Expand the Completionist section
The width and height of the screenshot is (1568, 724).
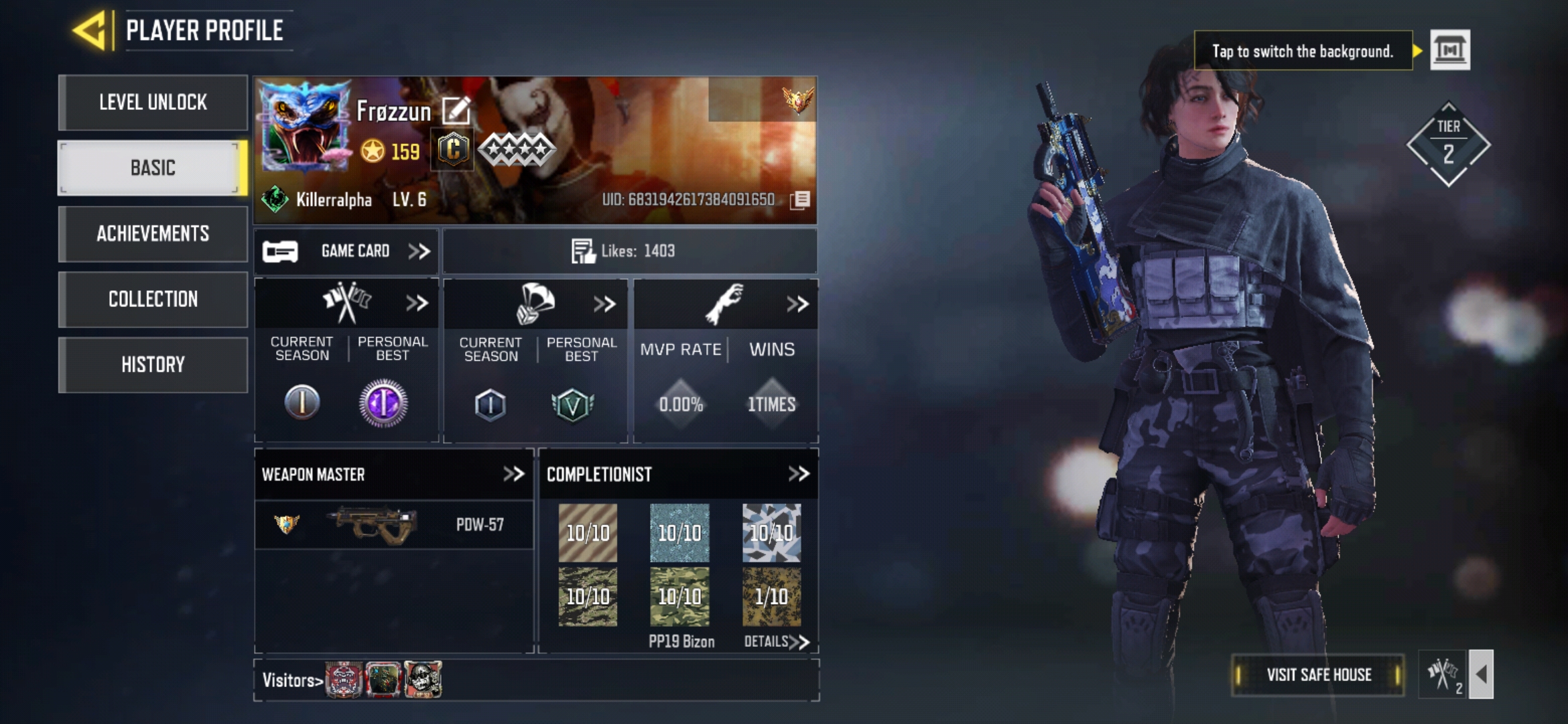(798, 475)
